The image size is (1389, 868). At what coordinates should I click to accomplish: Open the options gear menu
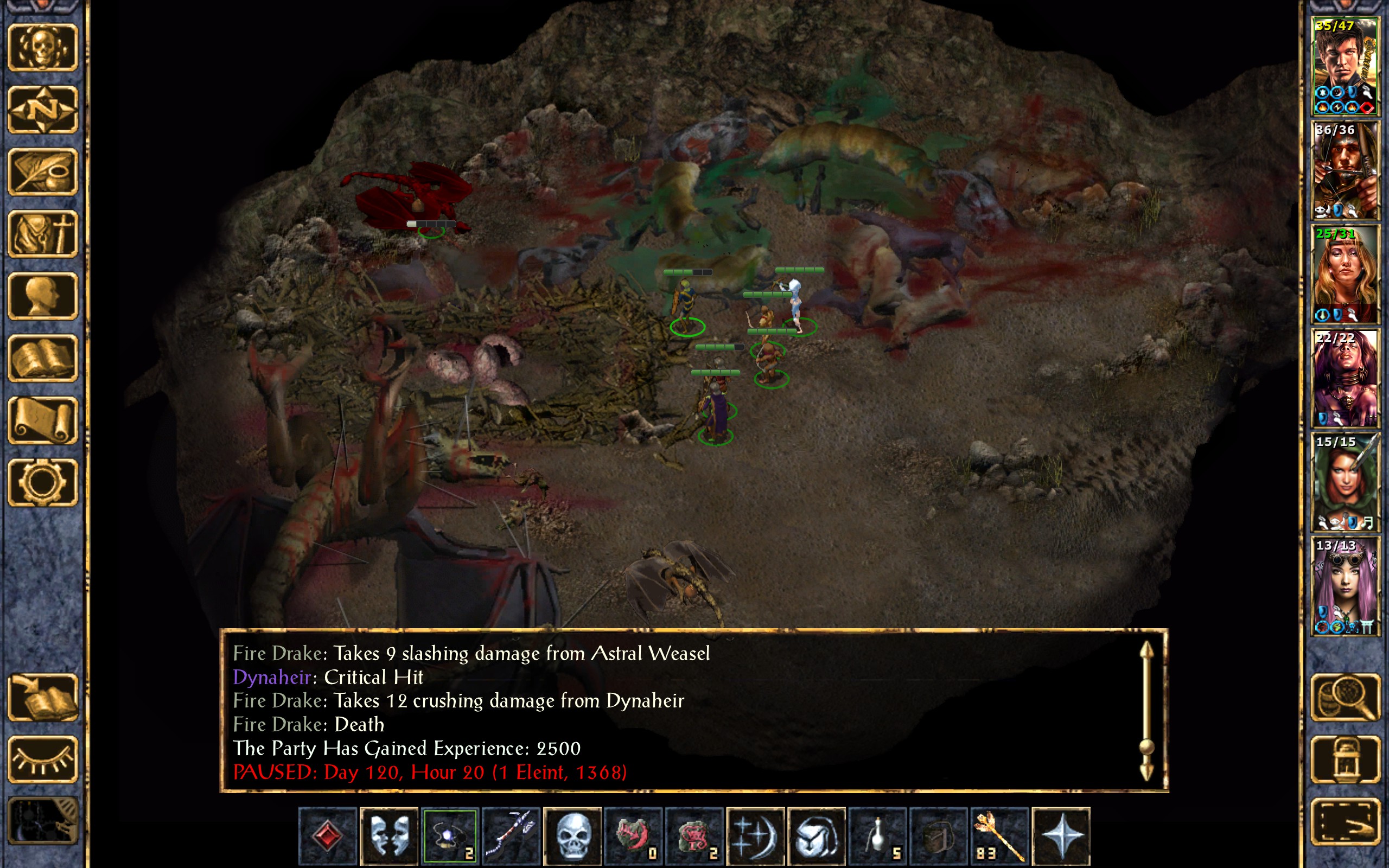43,482
